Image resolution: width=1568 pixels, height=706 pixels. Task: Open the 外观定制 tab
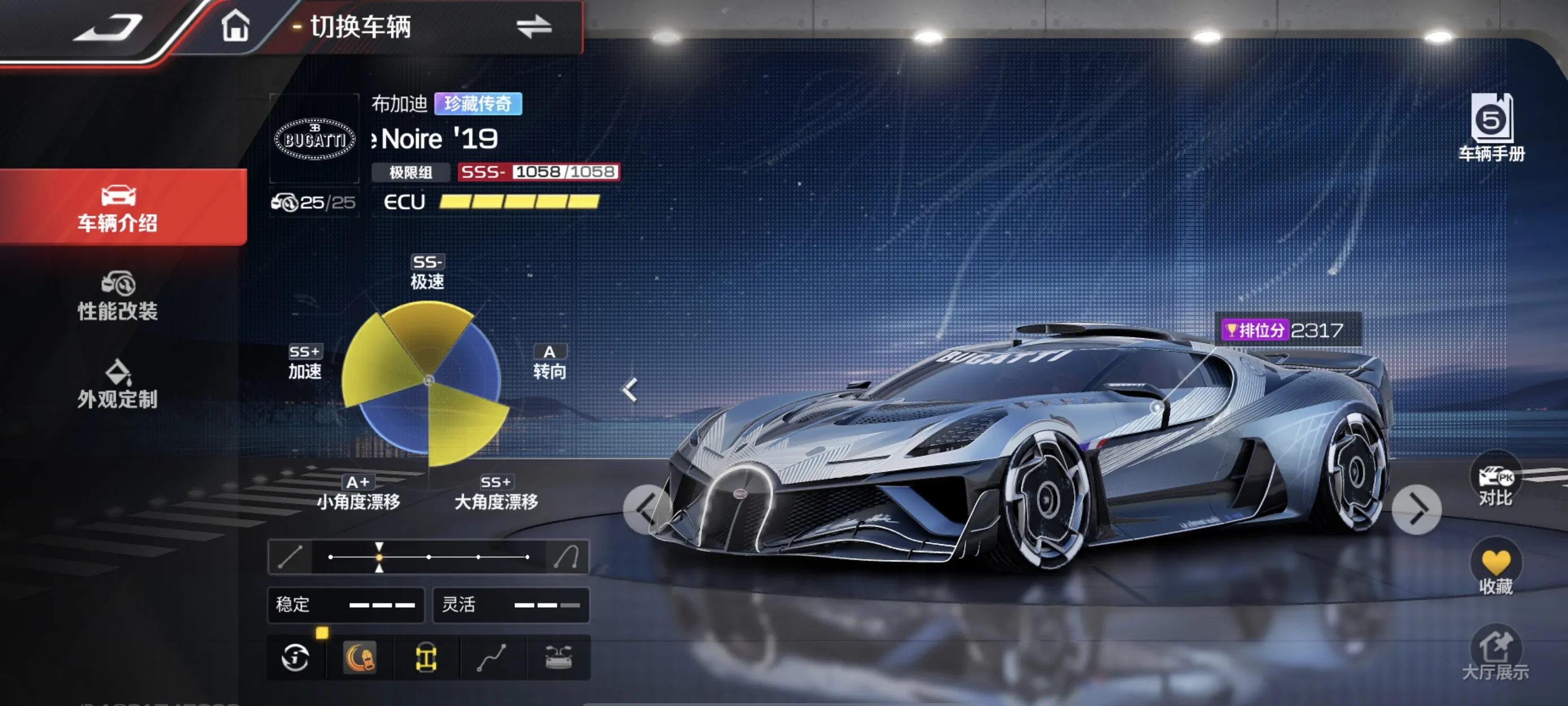point(117,385)
